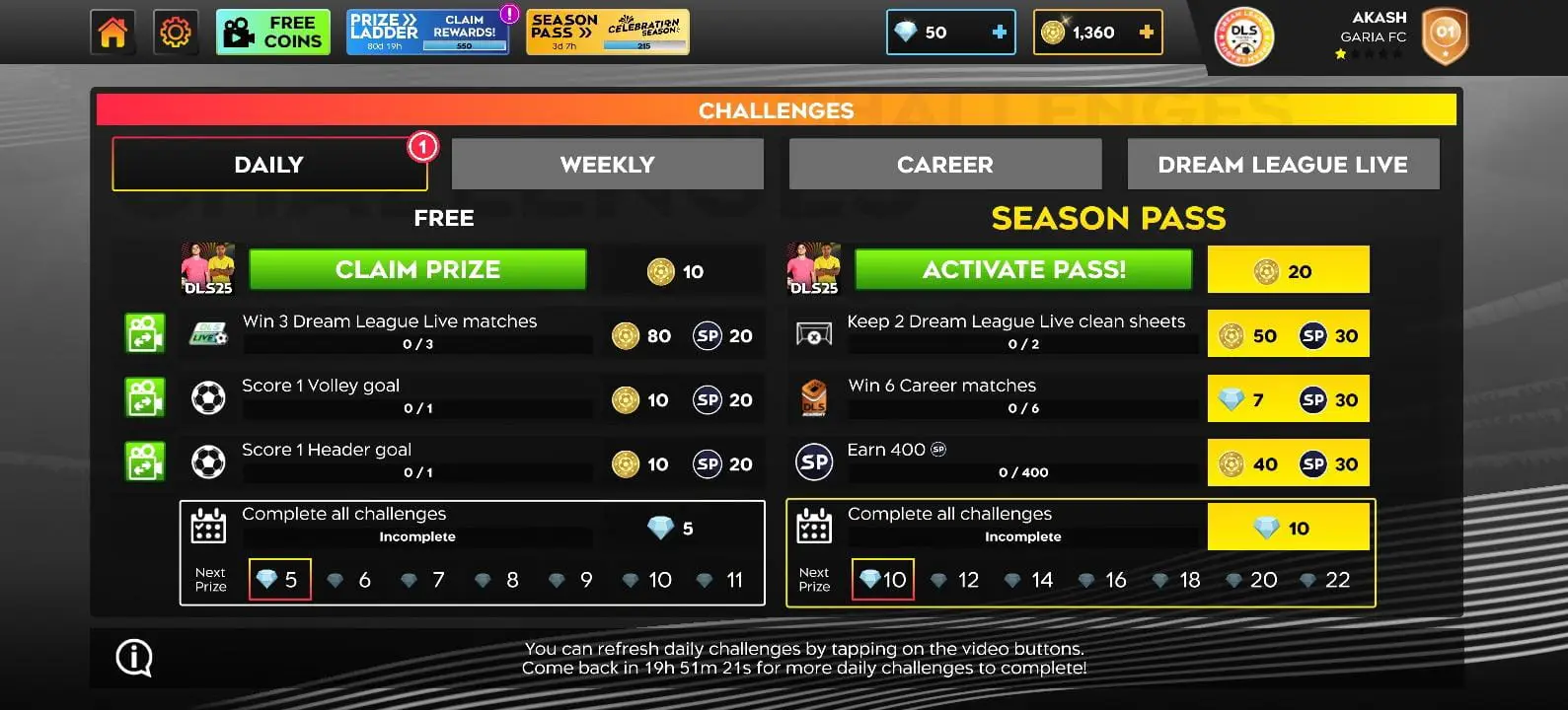
Task: Tap the SP icon next to Earn 400 challenge
Action: point(813,461)
